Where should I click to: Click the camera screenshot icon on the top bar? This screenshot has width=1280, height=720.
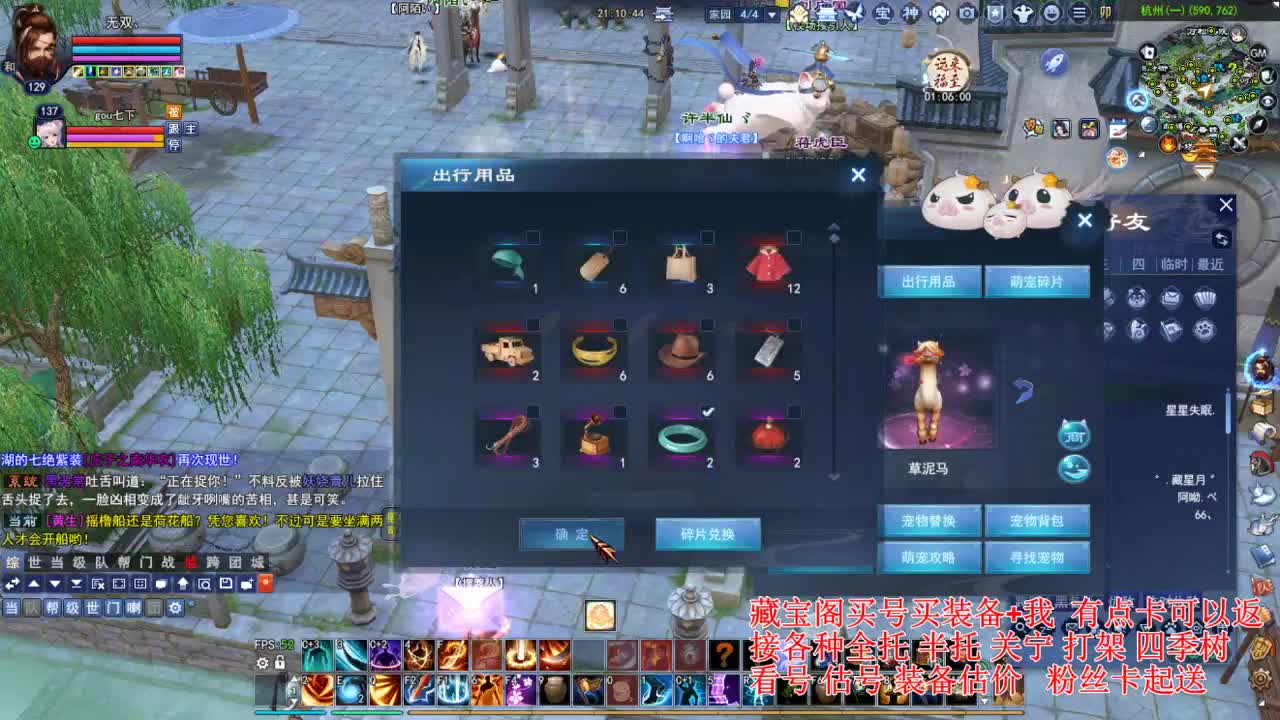pos(966,12)
